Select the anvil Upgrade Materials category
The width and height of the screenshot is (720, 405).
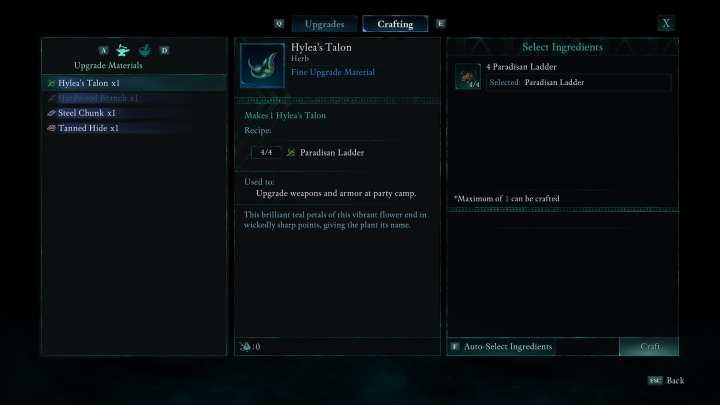[123, 50]
